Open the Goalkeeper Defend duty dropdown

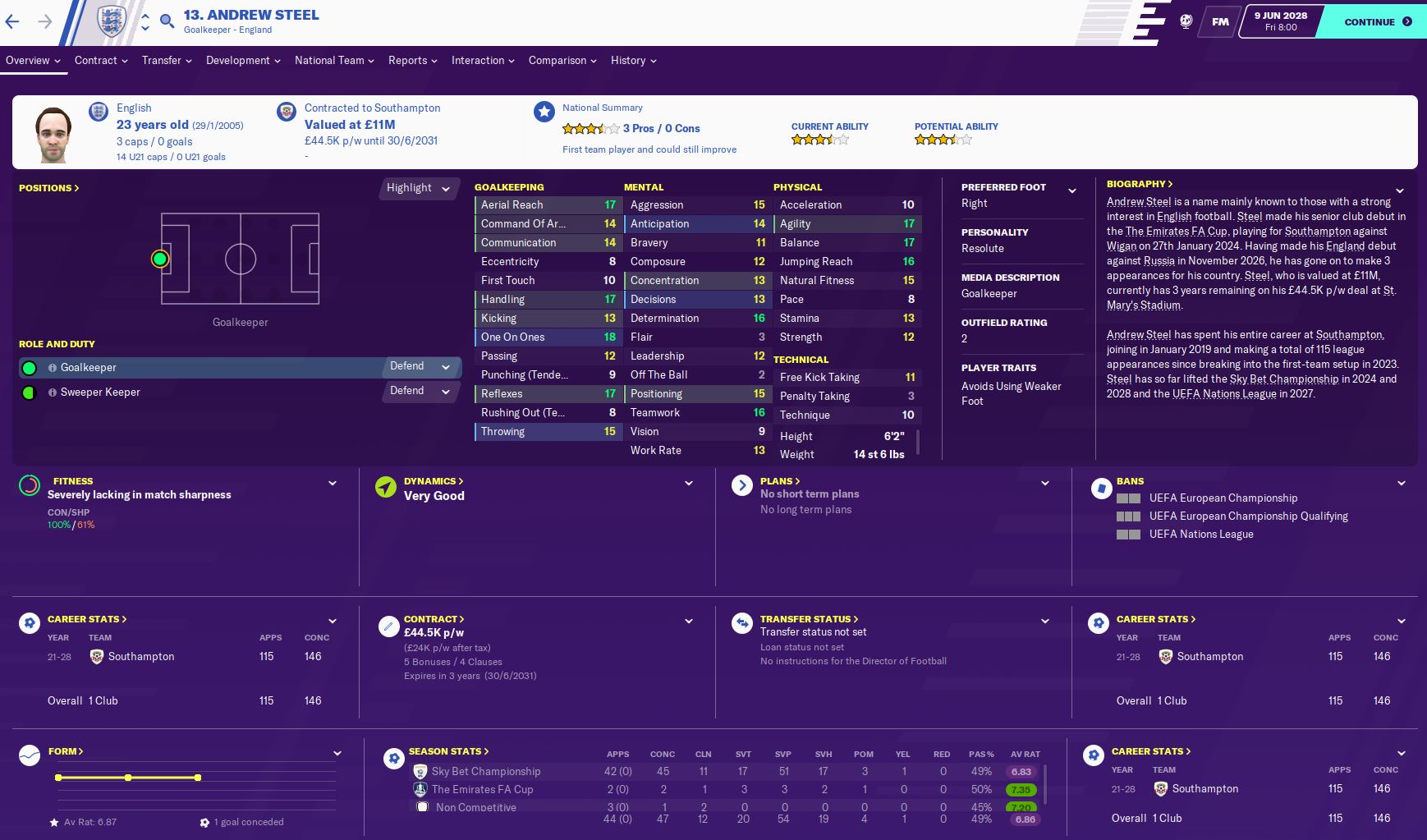click(420, 367)
